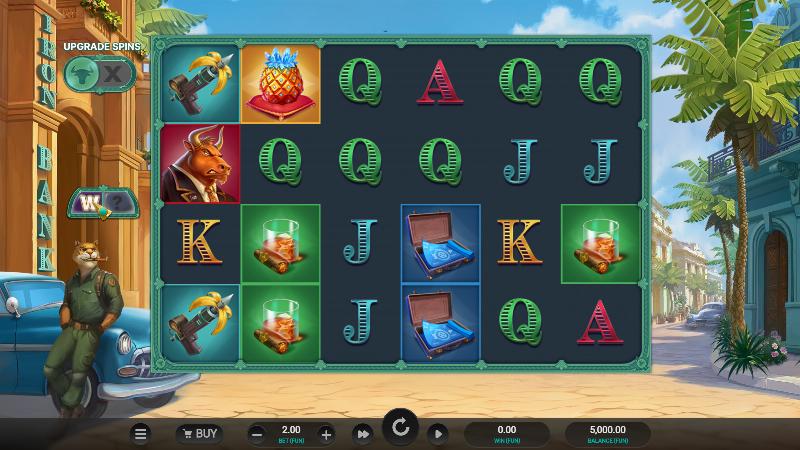800x450 pixels.
Task: Start autoplay with the small play button
Action: 437,434
